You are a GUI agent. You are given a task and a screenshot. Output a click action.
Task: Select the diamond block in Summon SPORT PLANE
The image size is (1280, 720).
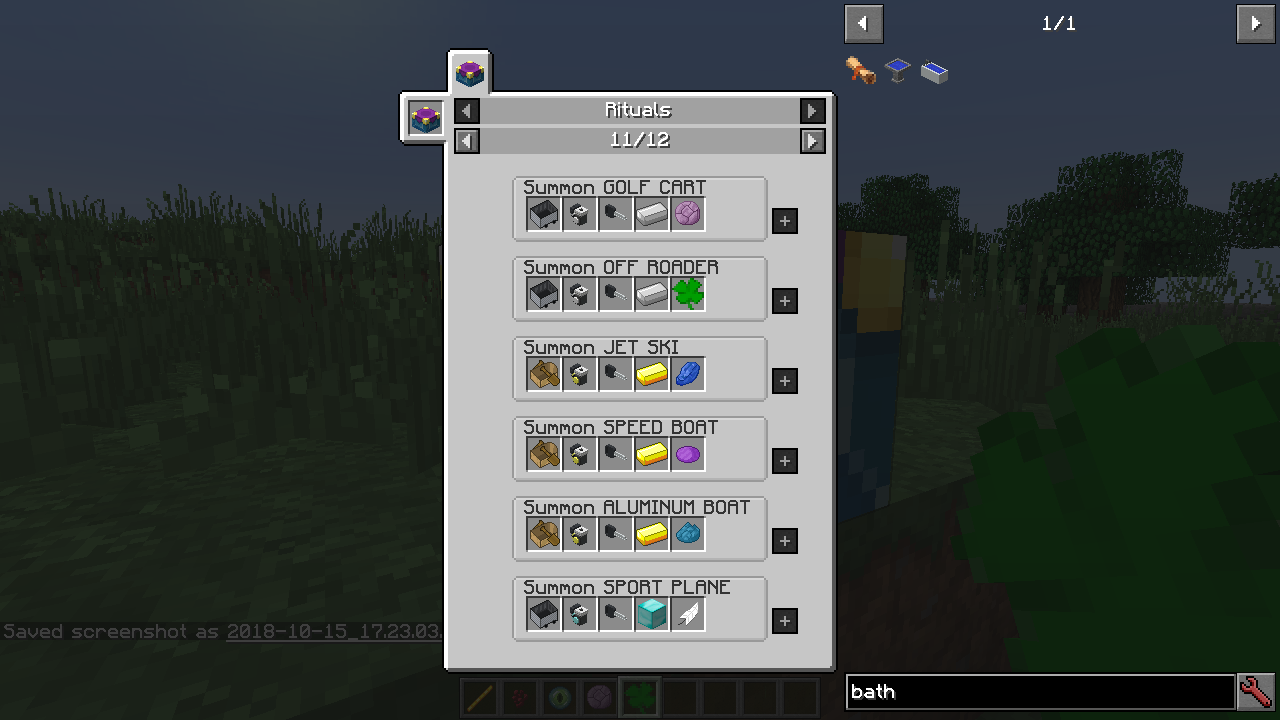[x=651, y=613]
